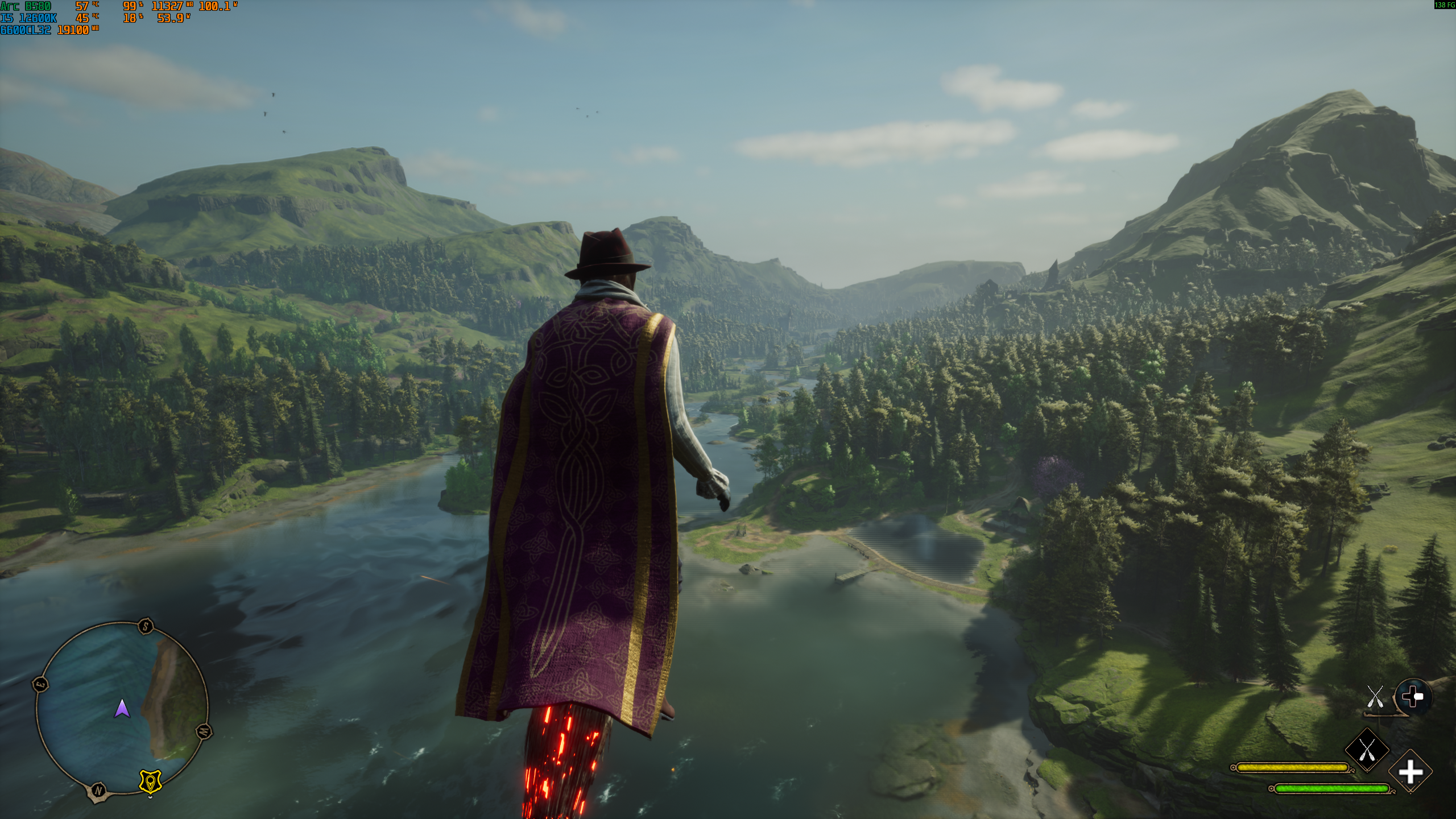Image resolution: width=1456 pixels, height=819 pixels.
Task: Click the minimap's S compass marker
Action: click(x=146, y=627)
